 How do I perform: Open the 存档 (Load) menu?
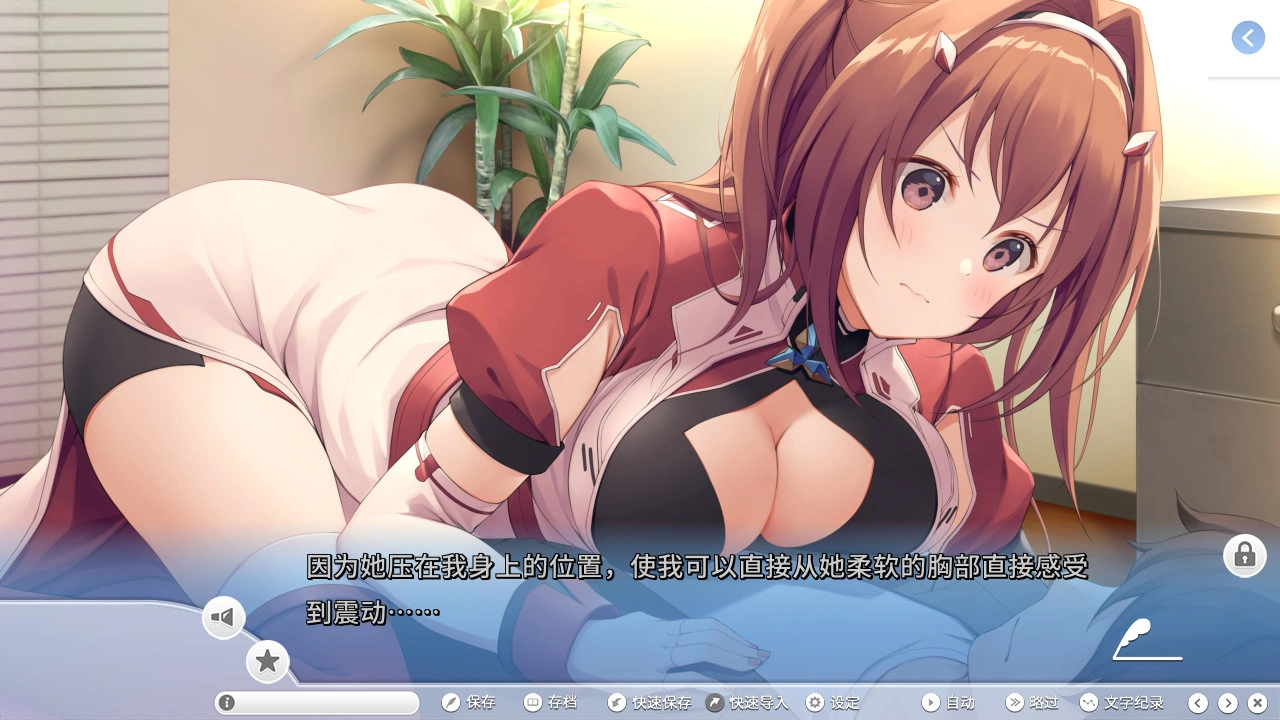551,703
